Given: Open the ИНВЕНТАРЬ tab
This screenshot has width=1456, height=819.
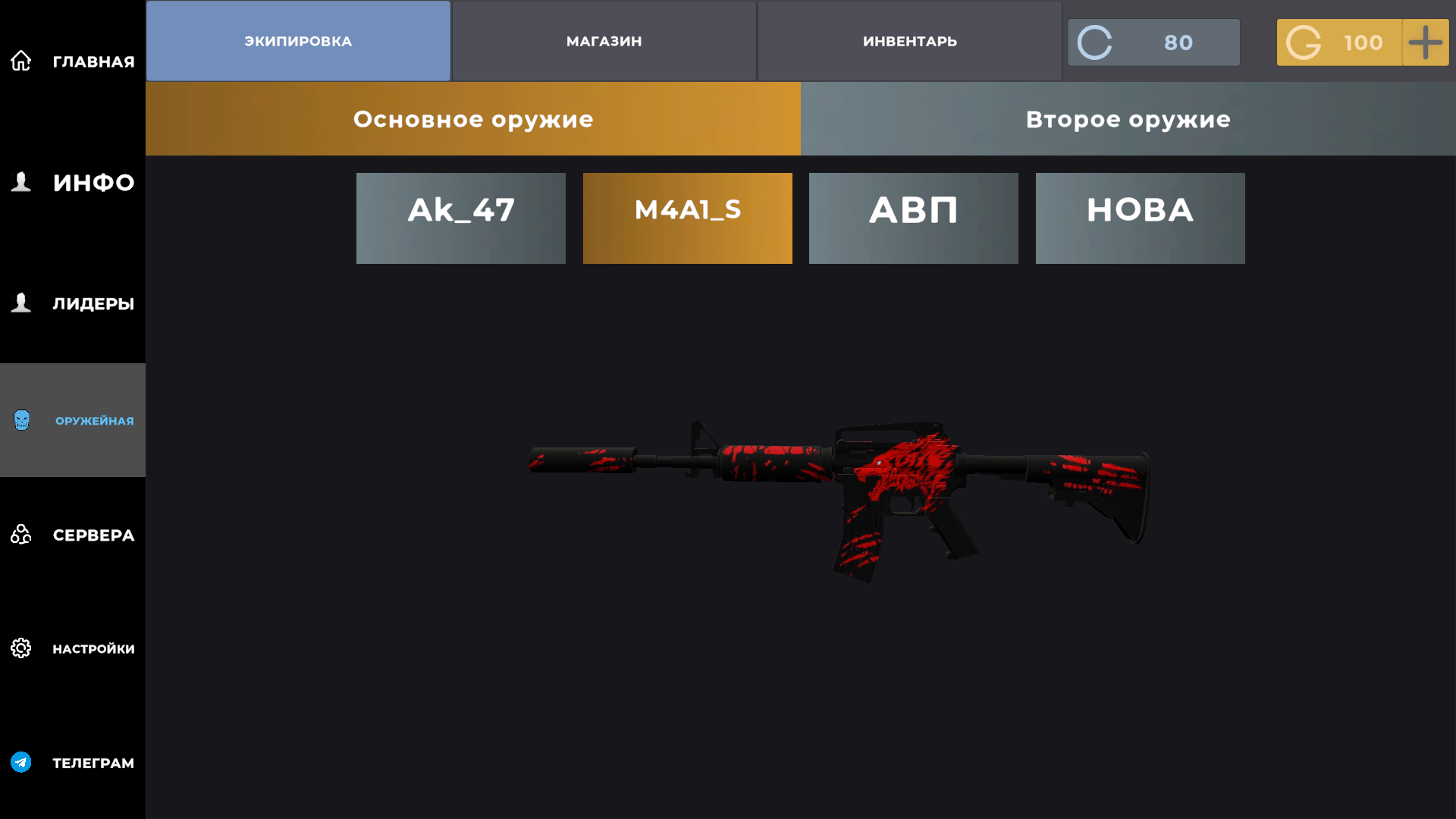Looking at the screenshot, I should pyautogui.click(x=908, y=41).
